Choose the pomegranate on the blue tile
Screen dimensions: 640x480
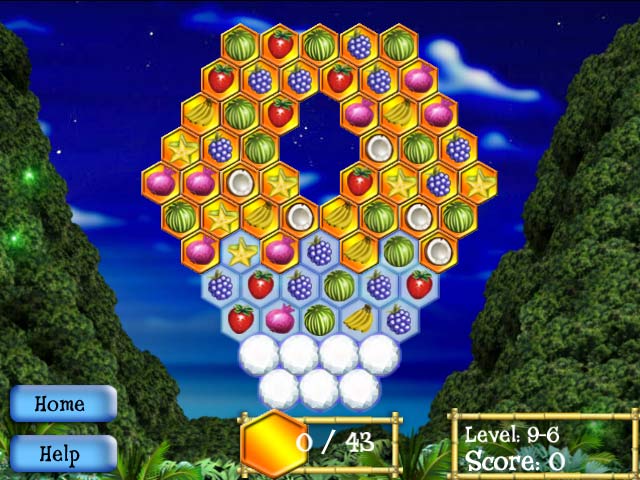(280, 319)
